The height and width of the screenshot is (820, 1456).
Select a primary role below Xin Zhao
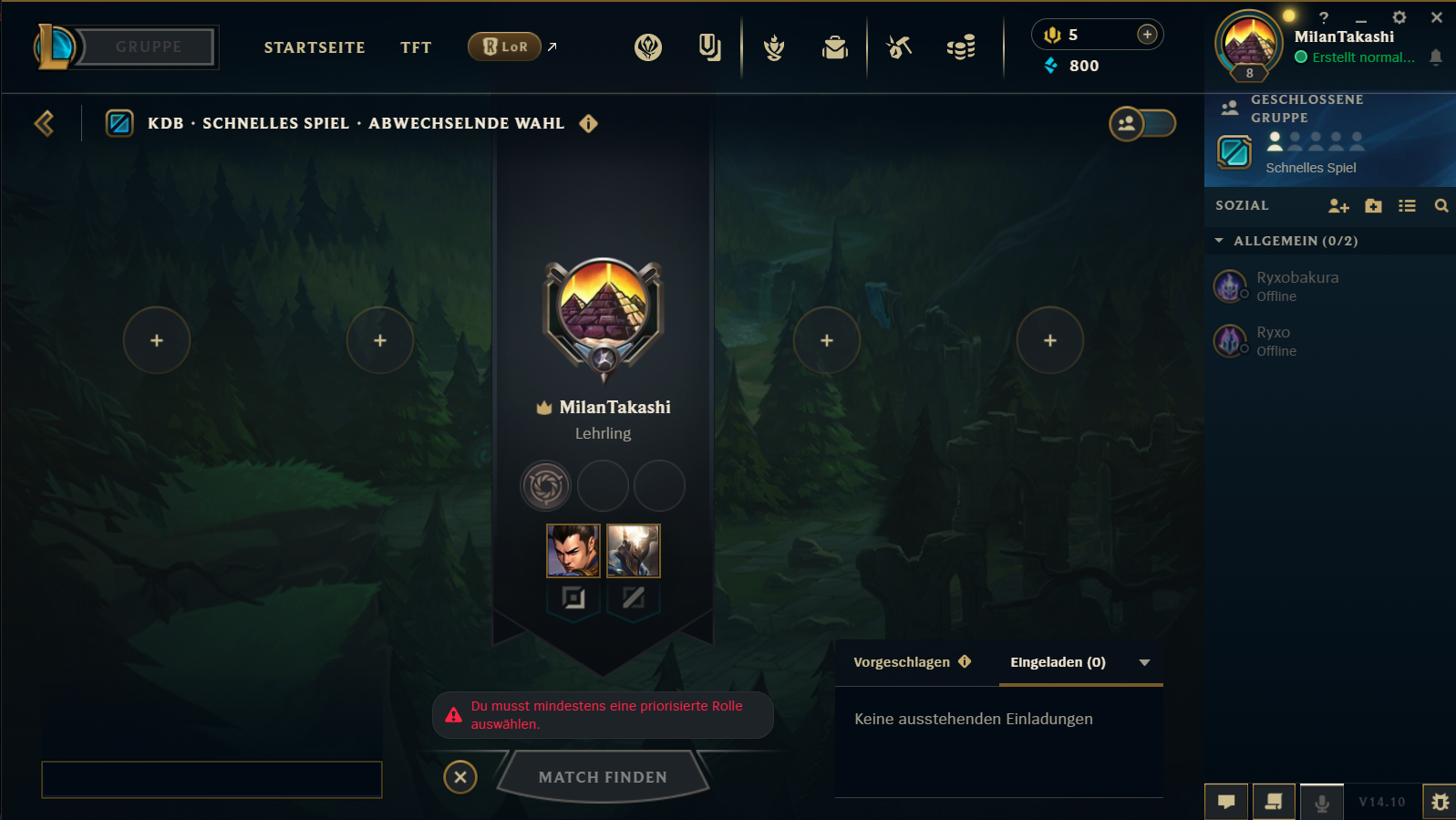click(x=573, y=599)
